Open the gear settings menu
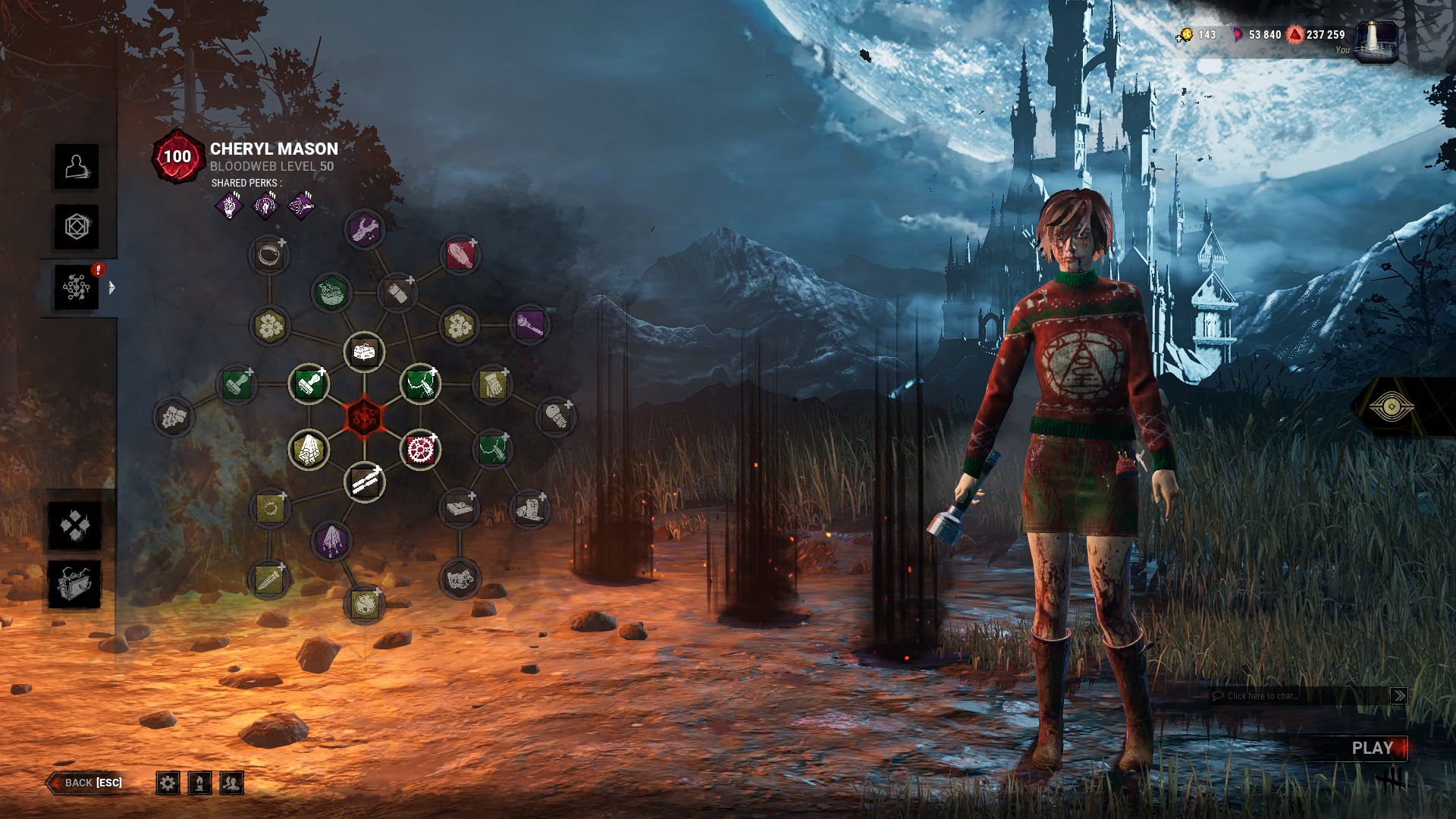 (x=168, y=783)
